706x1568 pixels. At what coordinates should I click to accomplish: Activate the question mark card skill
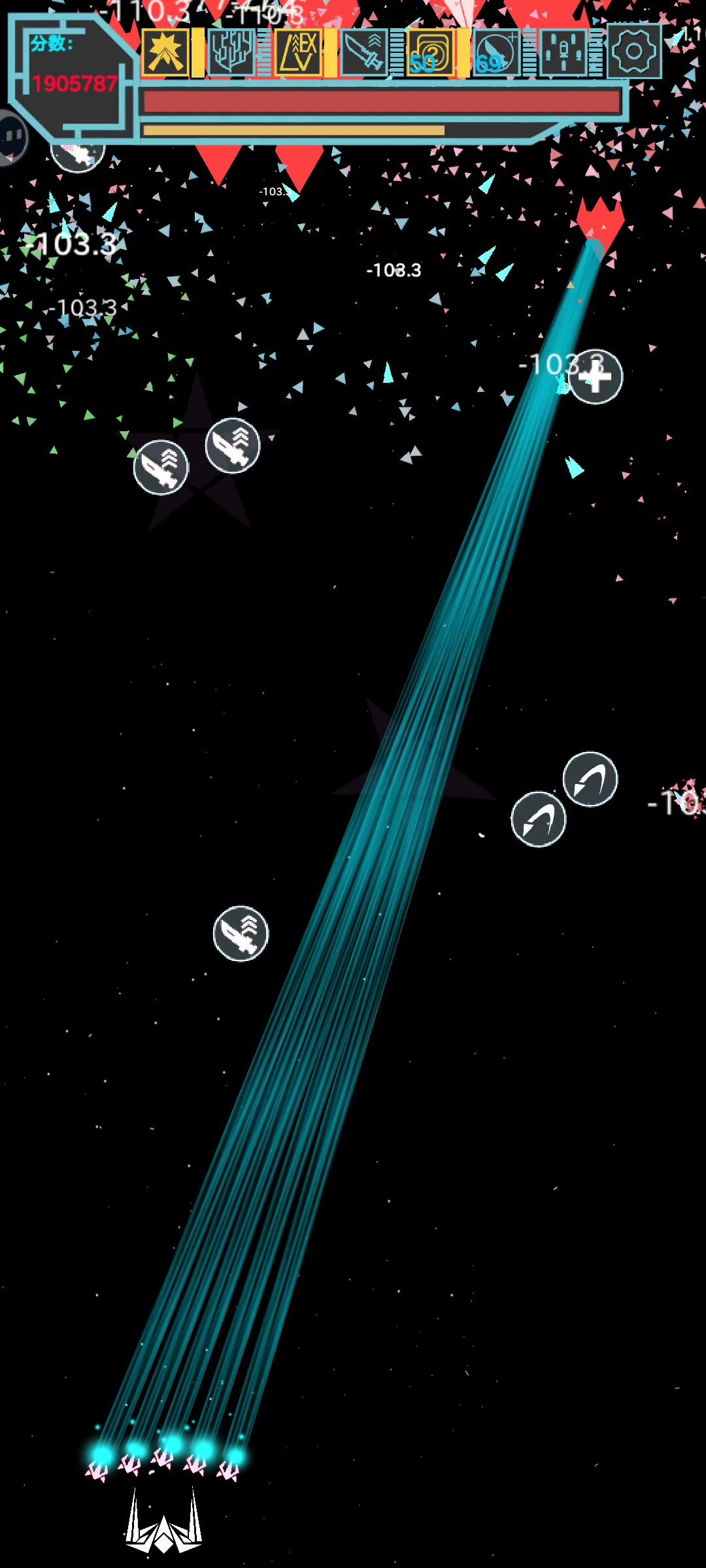click(430, 52)
